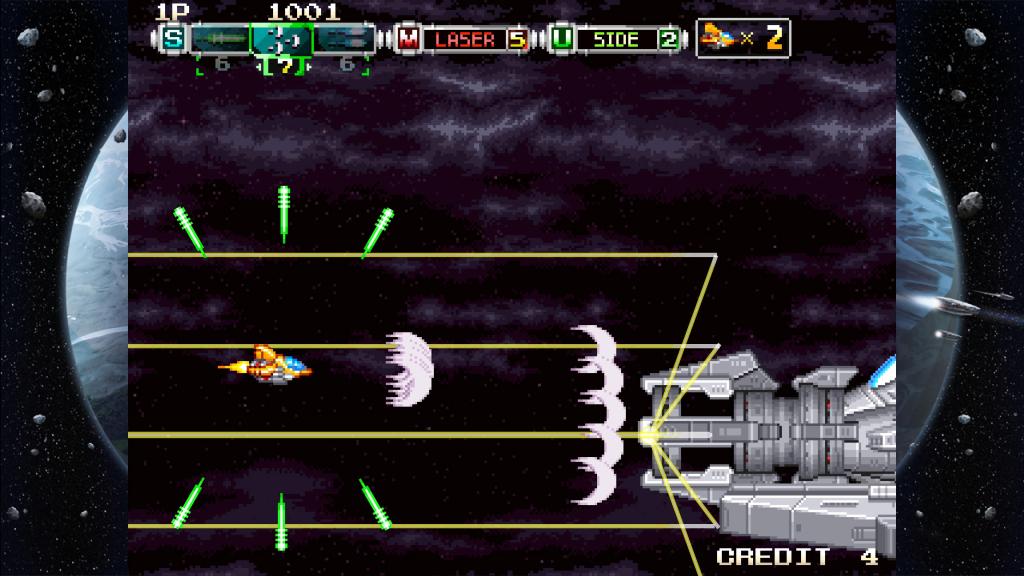This screenshot has height=576, width=1024.
Task: Click the S shot weapon badge
Action: tap(174, 40)
